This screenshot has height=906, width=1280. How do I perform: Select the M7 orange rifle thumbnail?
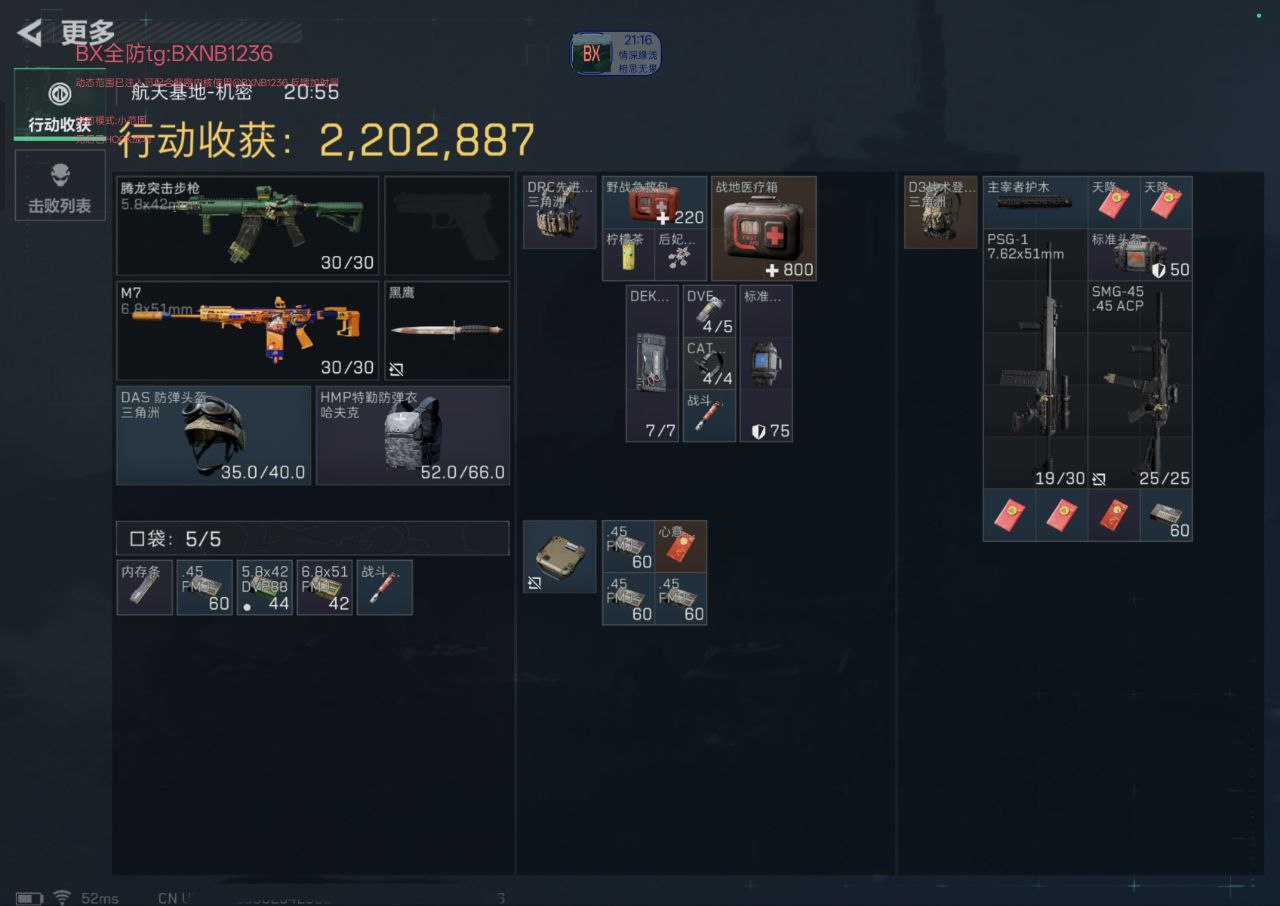[247, 330]
